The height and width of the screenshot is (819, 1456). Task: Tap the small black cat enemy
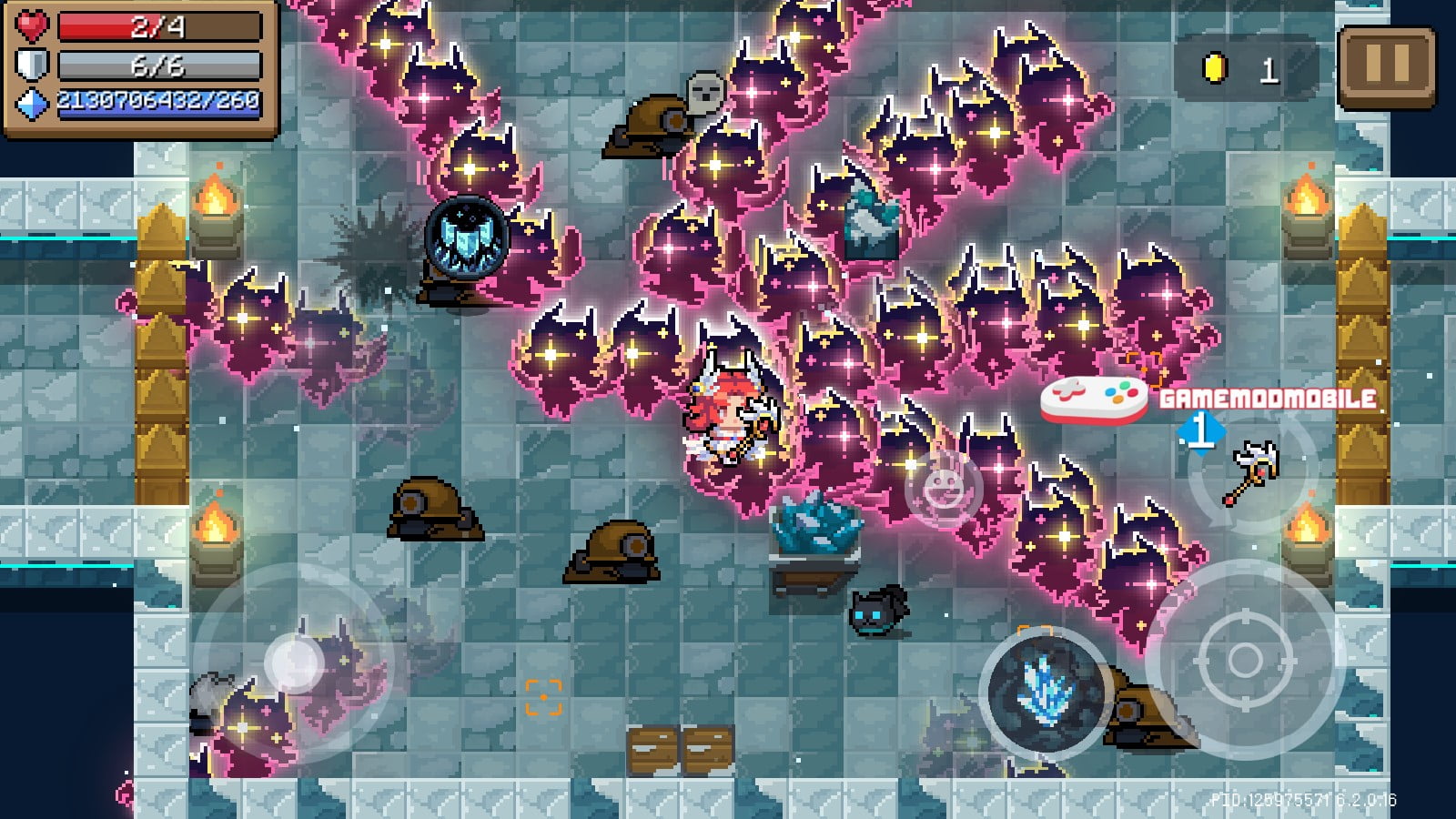876,612
